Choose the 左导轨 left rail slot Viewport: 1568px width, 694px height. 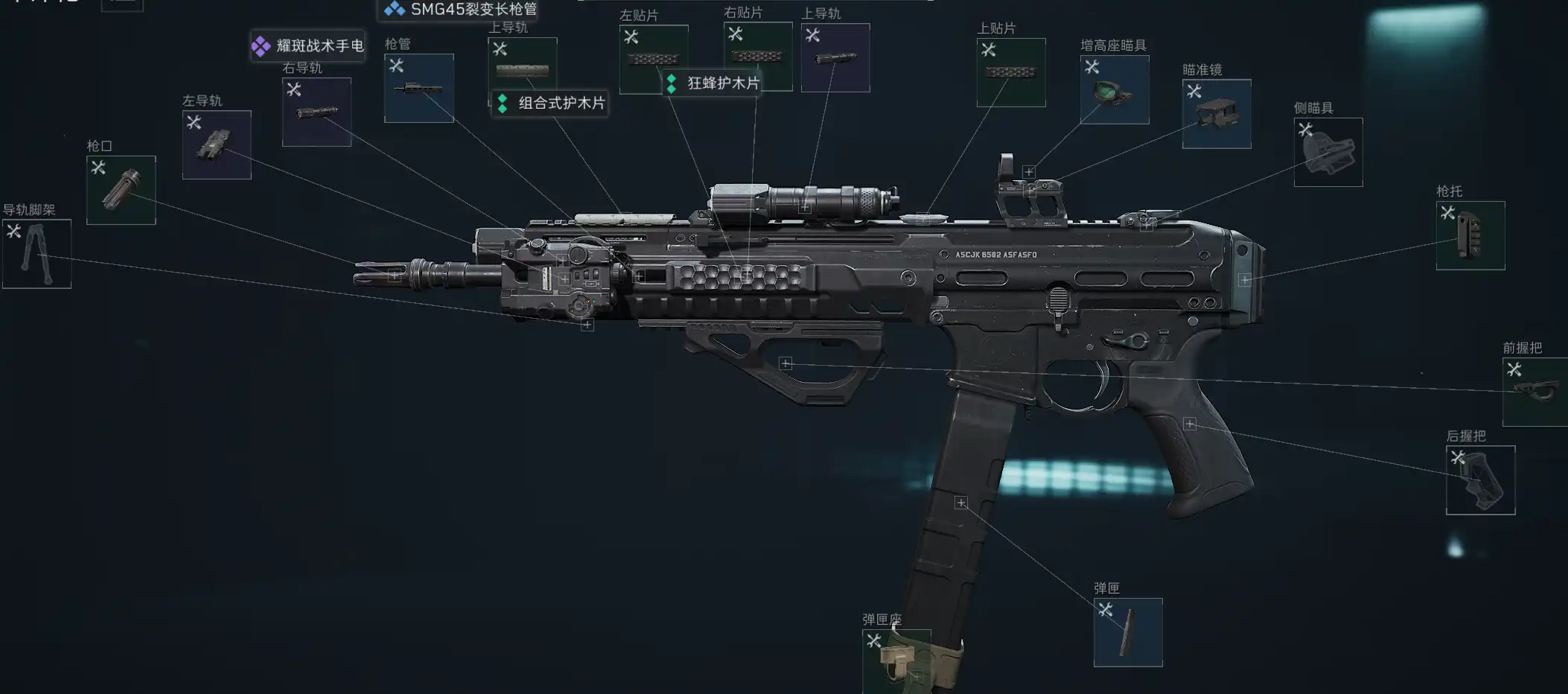(217, 144)
